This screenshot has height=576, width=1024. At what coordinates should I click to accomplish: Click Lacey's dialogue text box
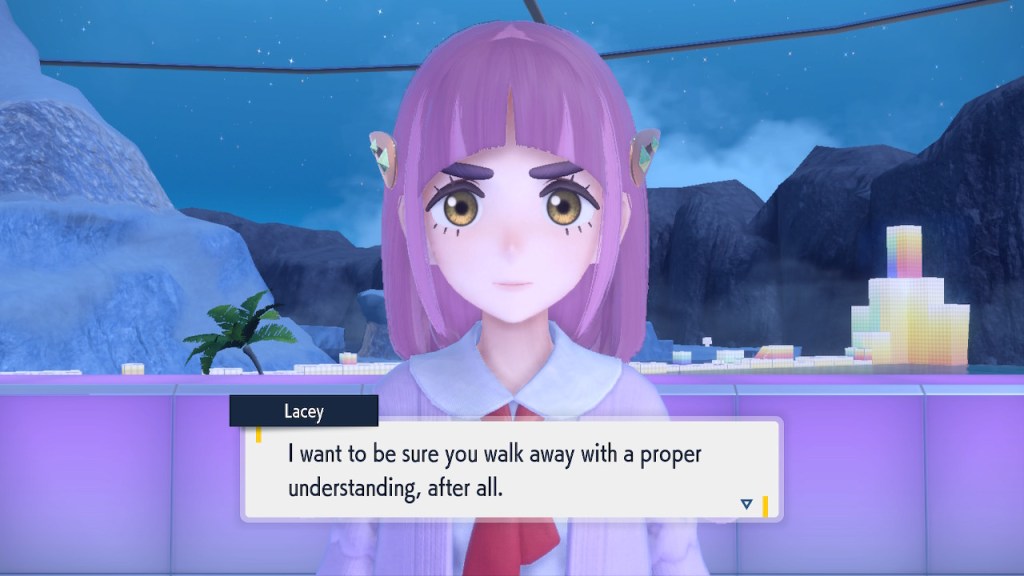coord(511,469)
